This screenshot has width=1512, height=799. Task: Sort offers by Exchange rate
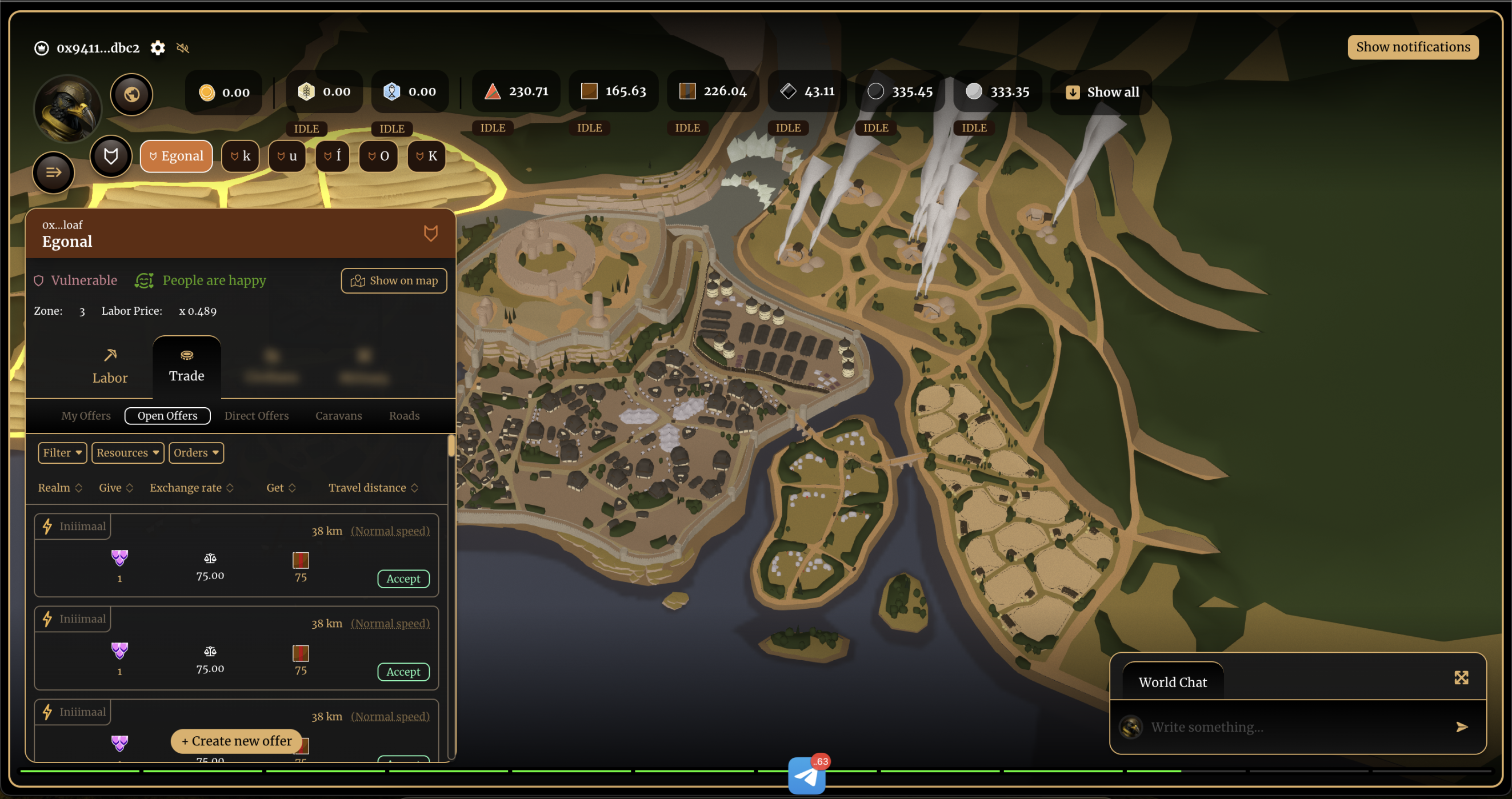[x=191, y=488]
